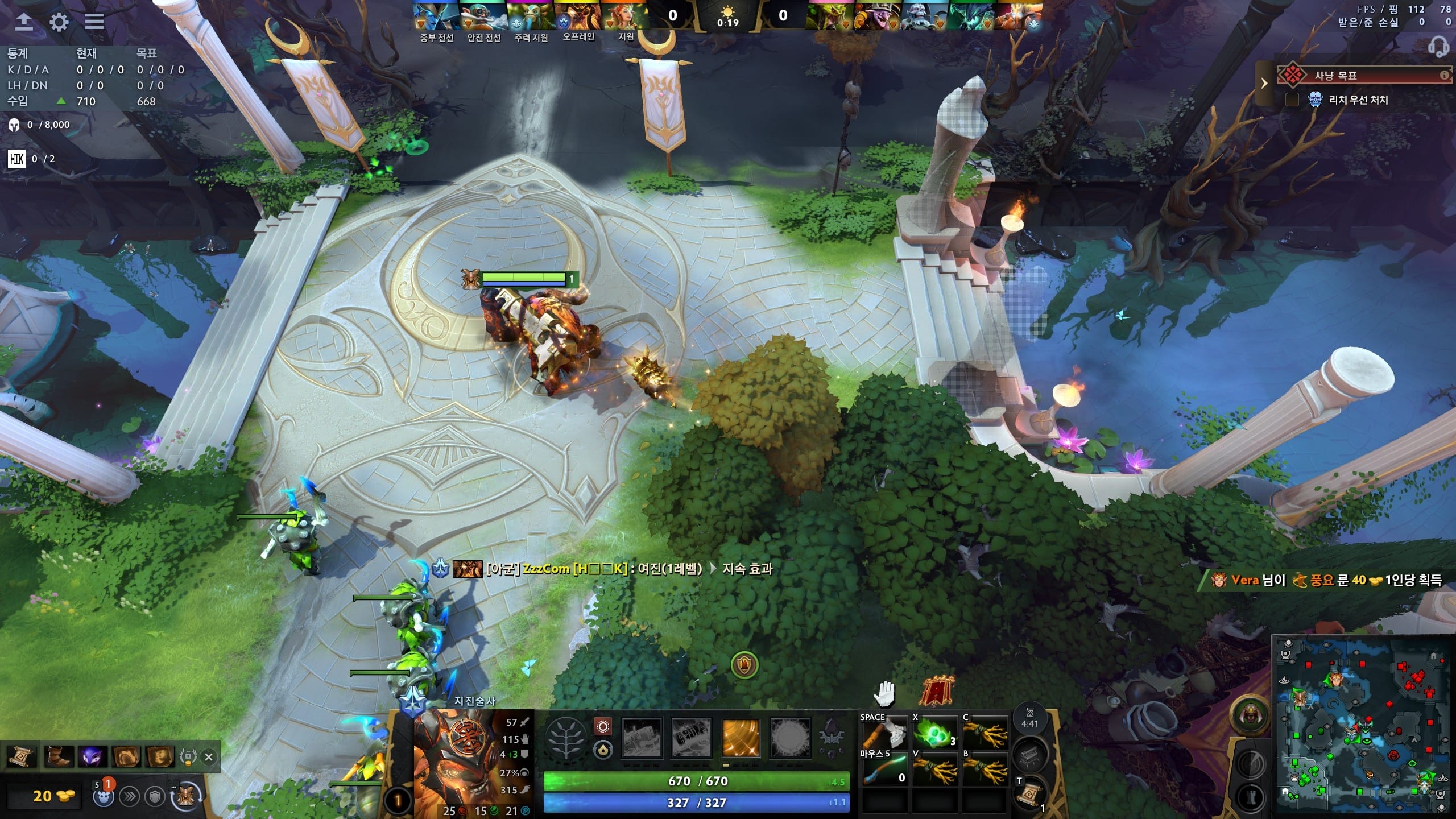
Task: Toggle the gold lock on the quickbuy items
Action: click(188, 755)
